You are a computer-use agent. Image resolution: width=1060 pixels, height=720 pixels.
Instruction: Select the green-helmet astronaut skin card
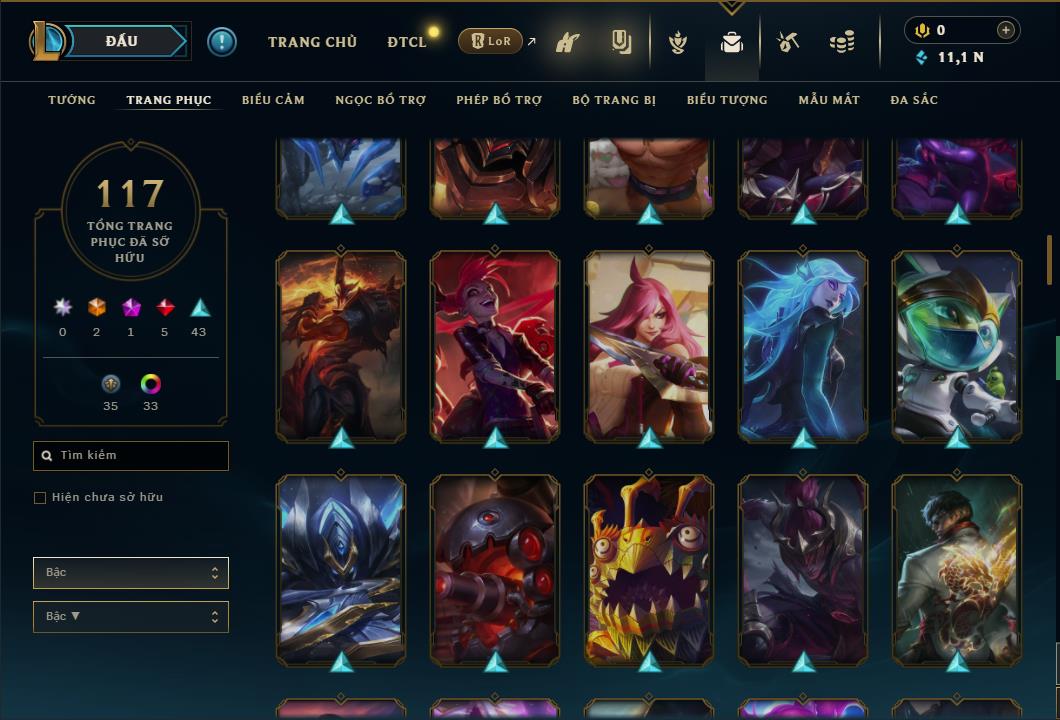point(957,345)
